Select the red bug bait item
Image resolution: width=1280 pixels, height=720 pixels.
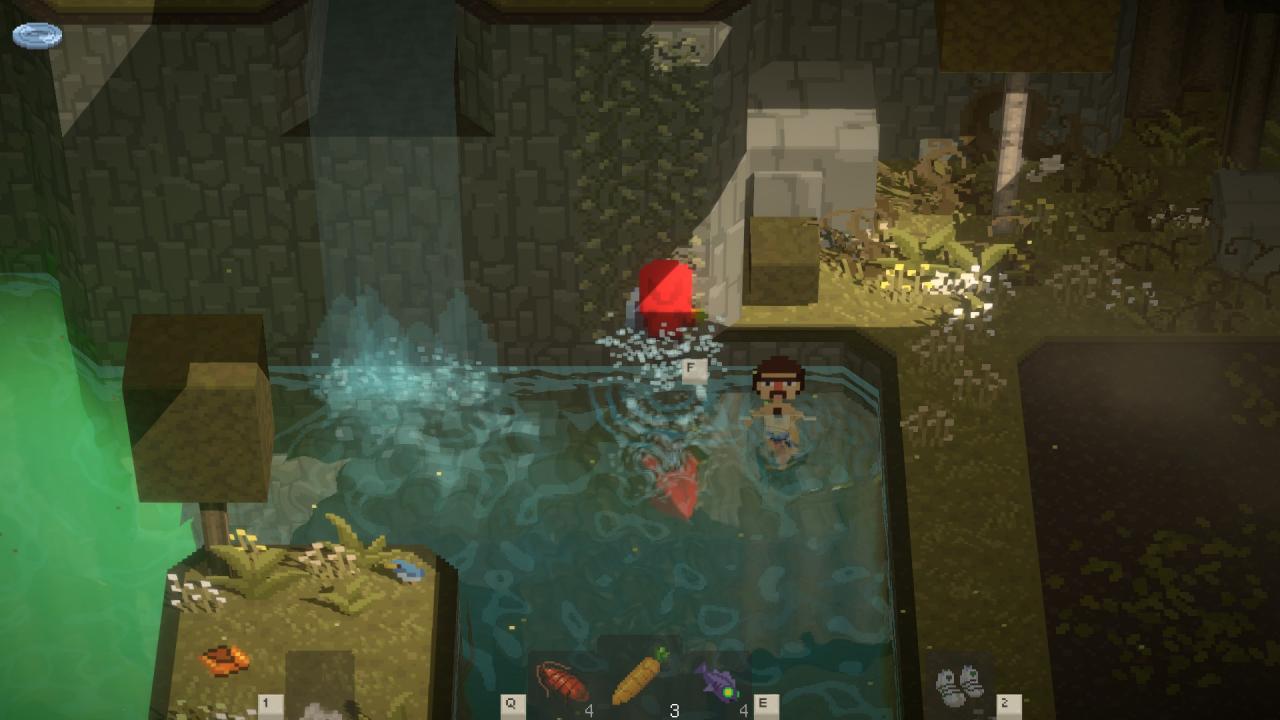tap(562, 682)
